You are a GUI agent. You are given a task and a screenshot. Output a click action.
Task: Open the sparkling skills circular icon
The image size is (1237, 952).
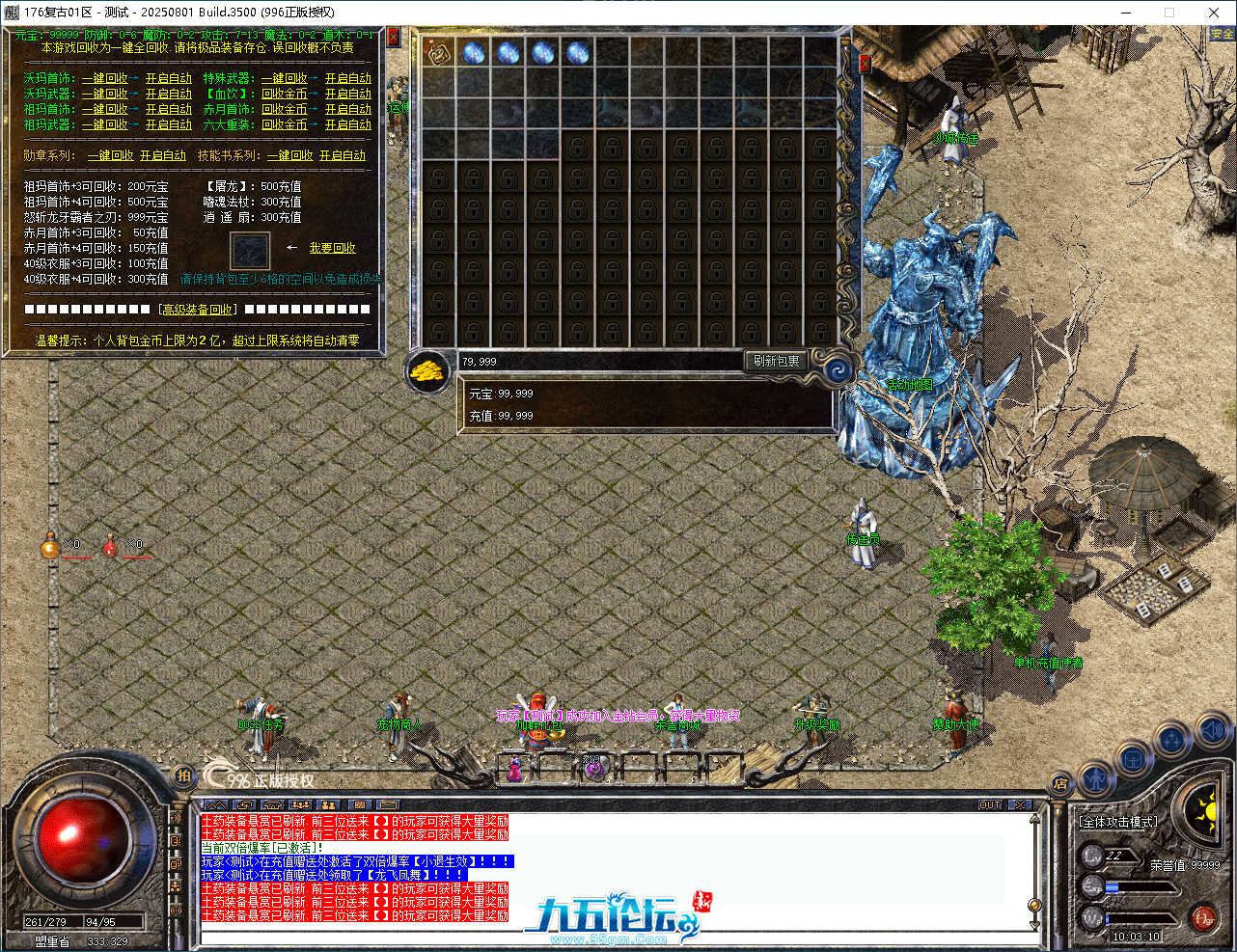(x=1173, y=738)
